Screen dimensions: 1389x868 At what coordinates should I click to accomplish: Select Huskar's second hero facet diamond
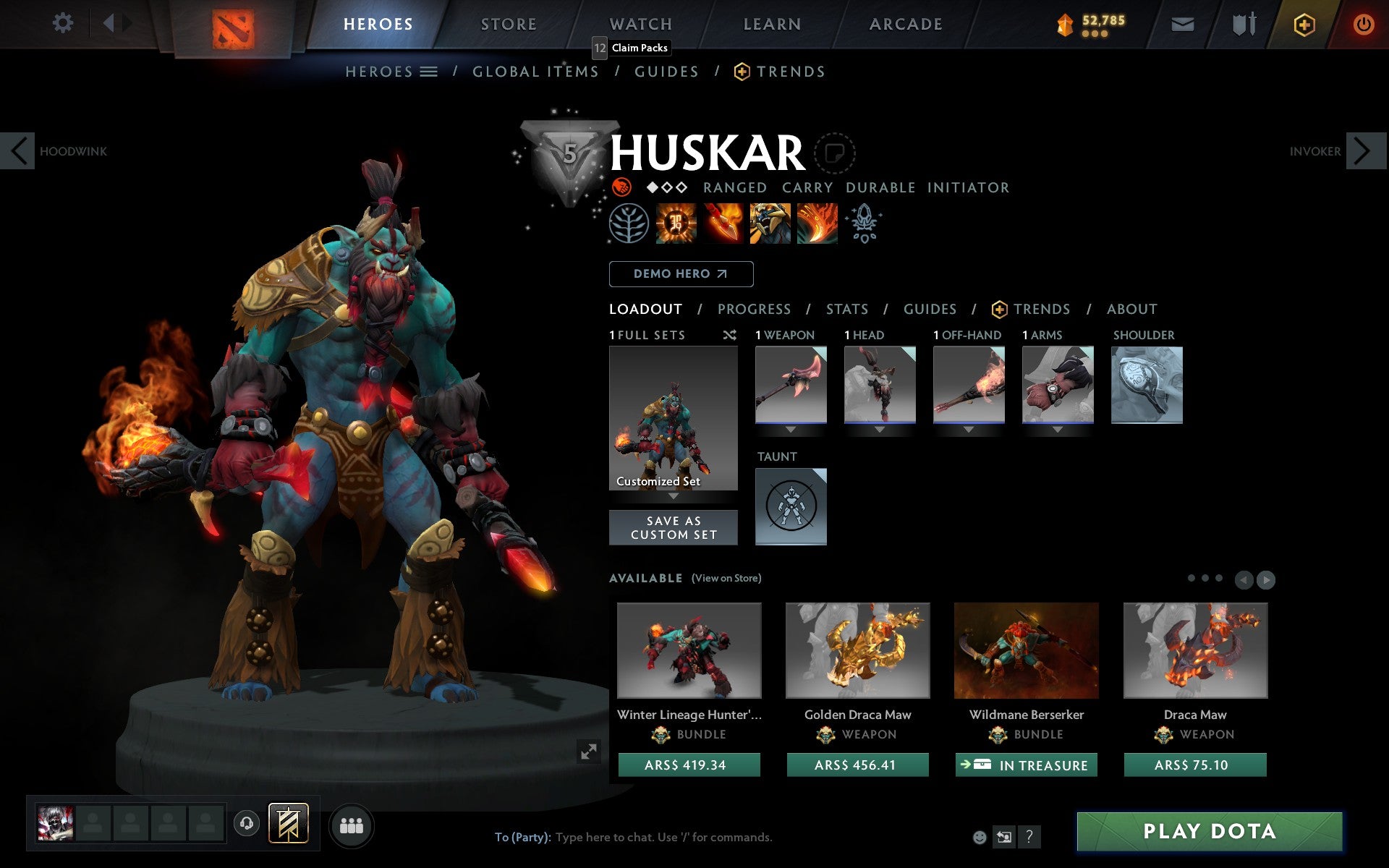pyautogui.click(x=666, y=187)
